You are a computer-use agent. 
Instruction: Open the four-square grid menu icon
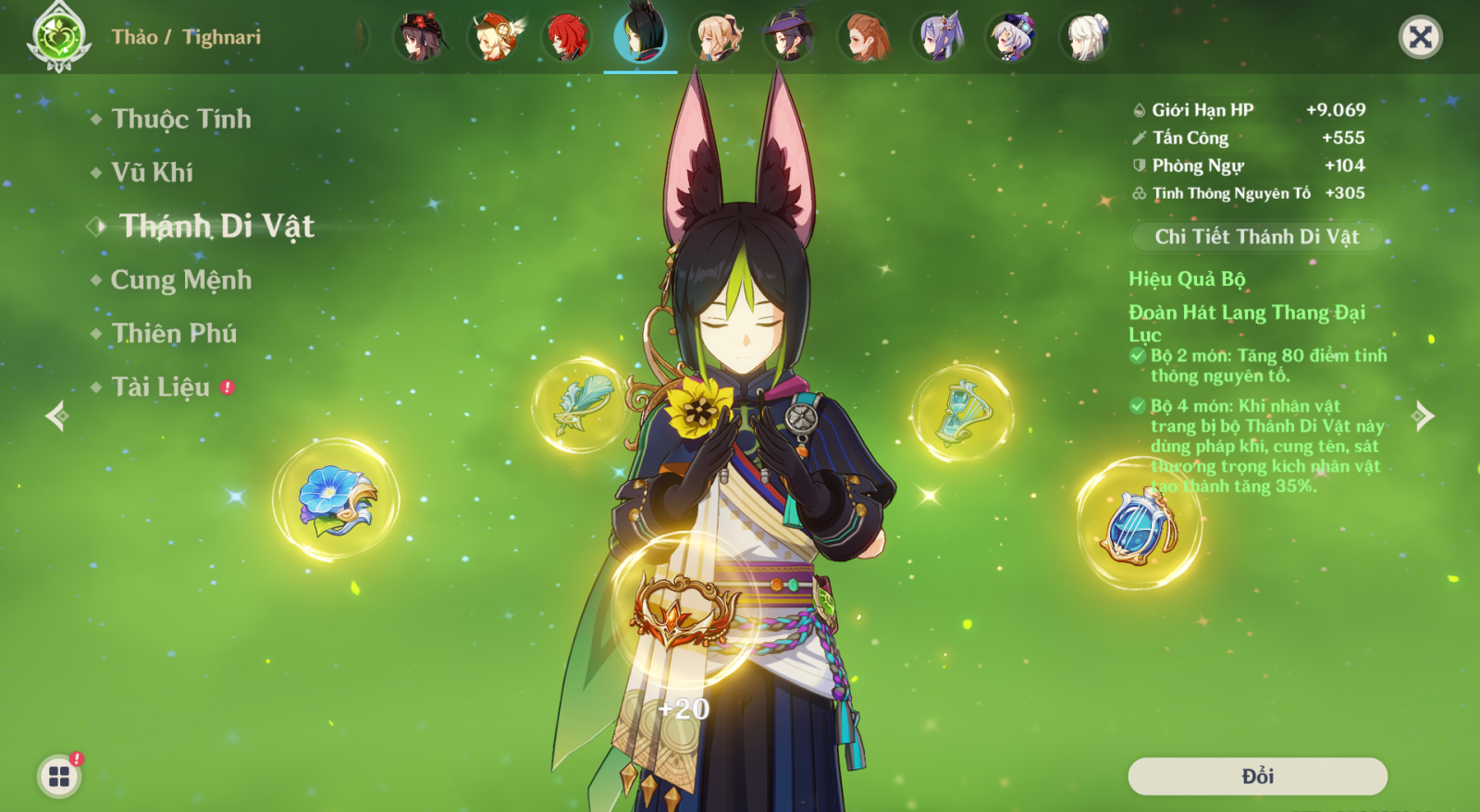[59, 776]
